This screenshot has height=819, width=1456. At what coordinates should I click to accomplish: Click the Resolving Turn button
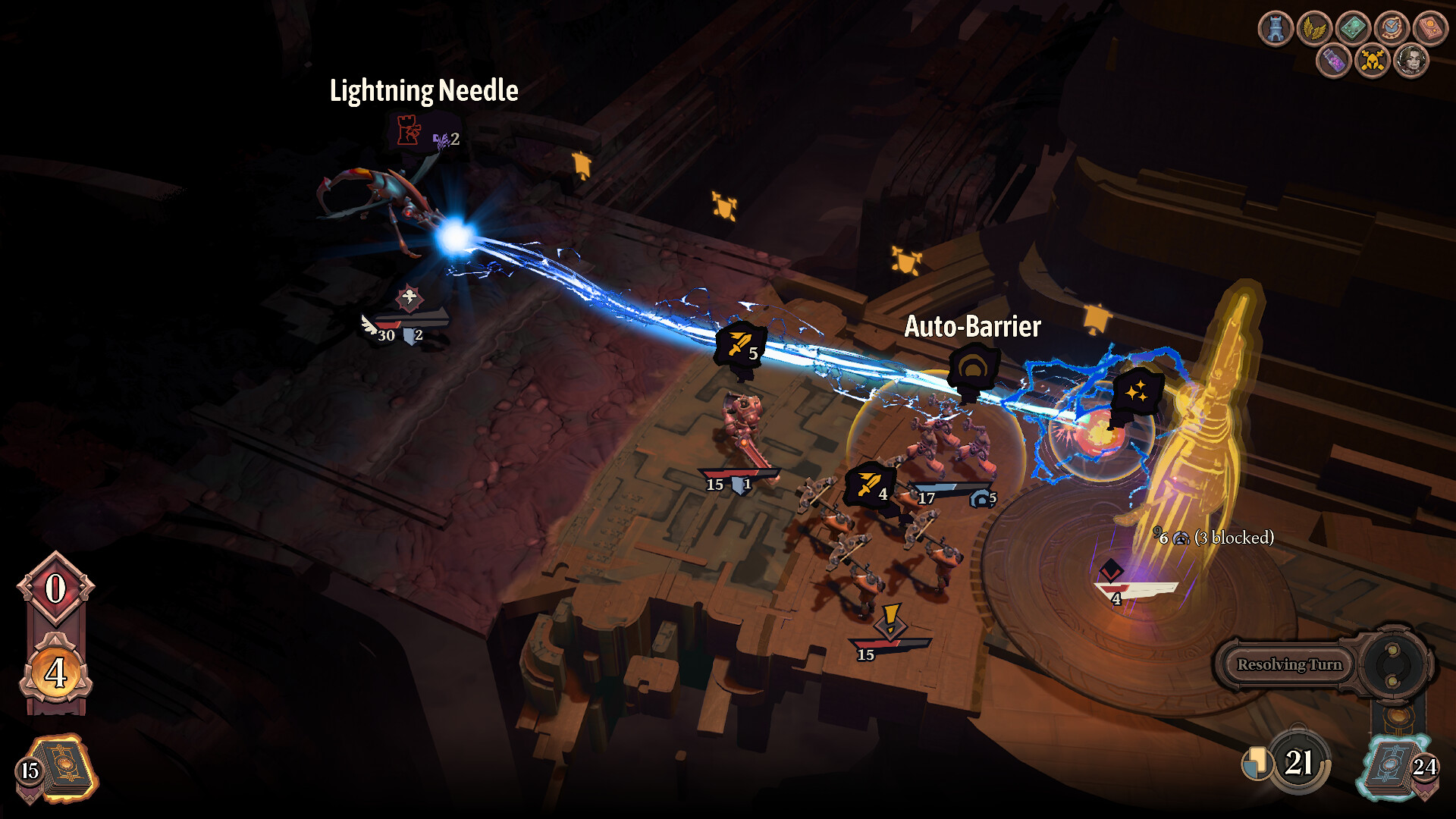click(x=1289, y=665)
